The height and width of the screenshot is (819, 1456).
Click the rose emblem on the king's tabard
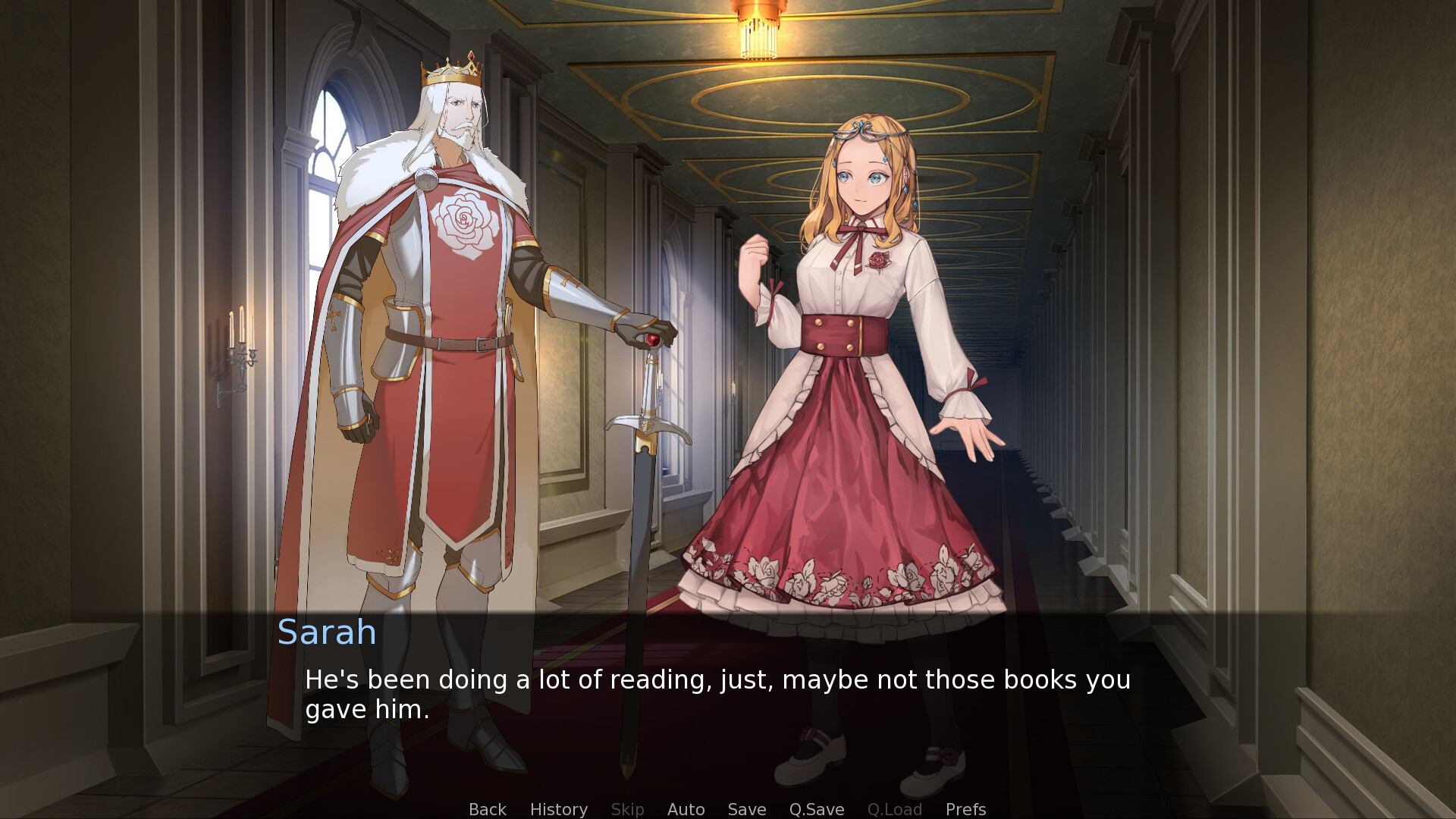click(464, 220)
